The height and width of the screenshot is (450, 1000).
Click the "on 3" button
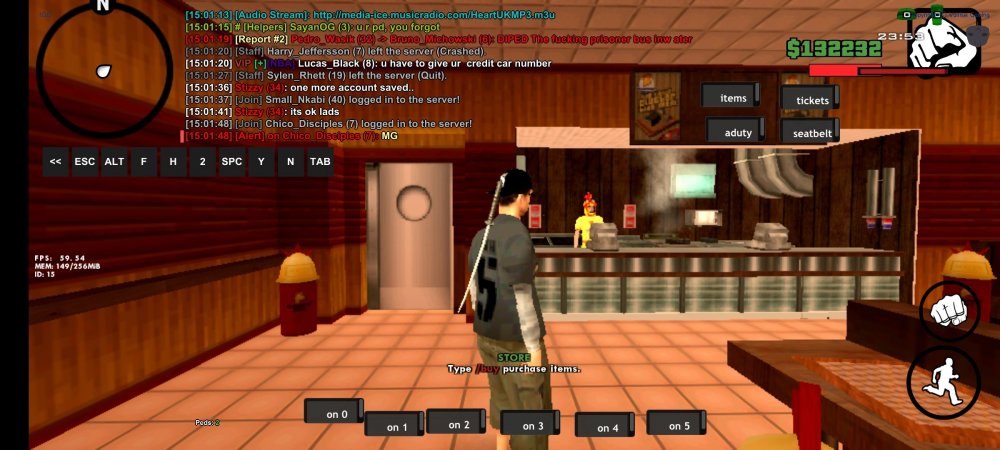click(532, 425)
